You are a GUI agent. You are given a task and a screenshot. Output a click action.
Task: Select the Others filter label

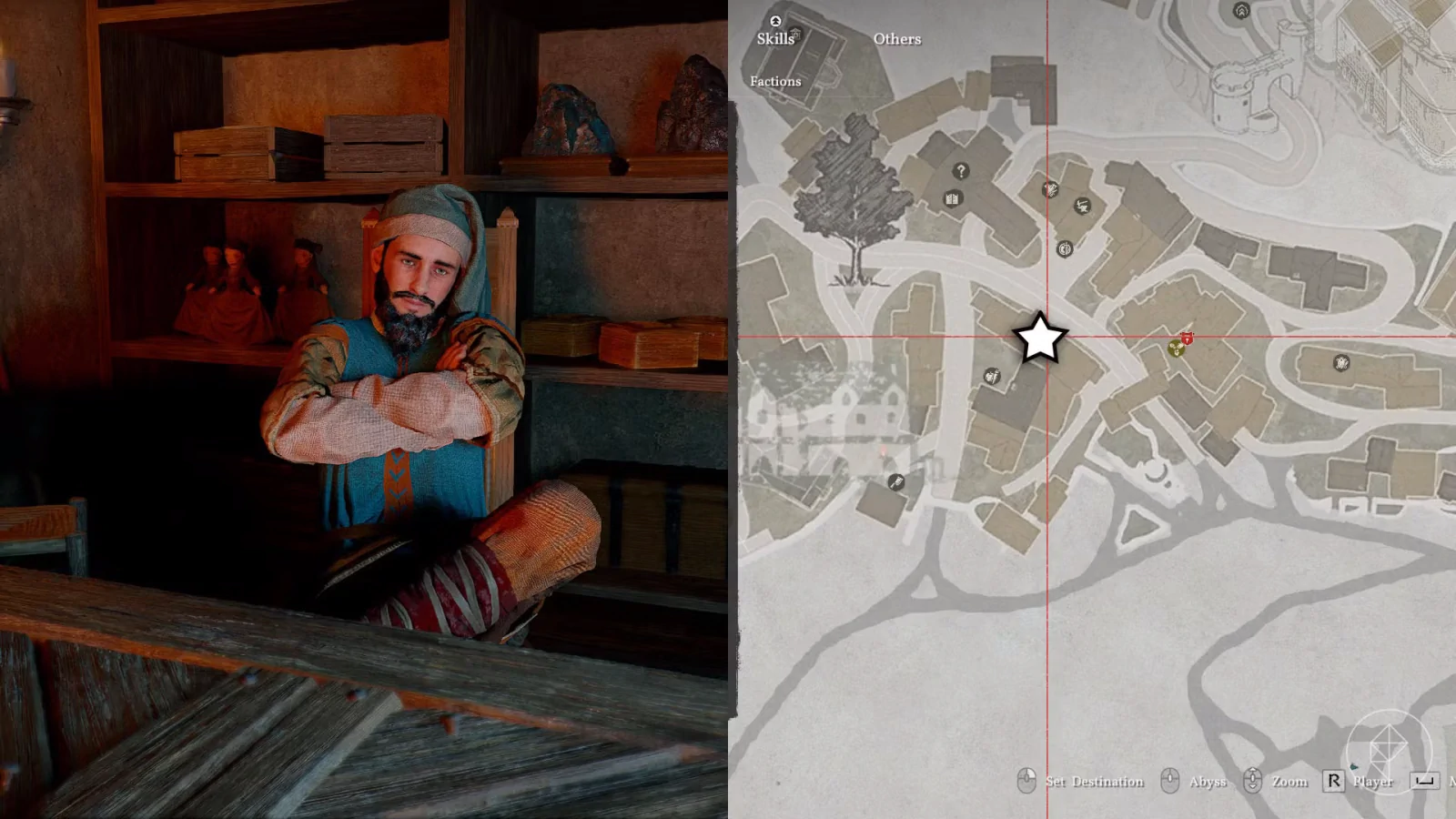click(896, 39)
